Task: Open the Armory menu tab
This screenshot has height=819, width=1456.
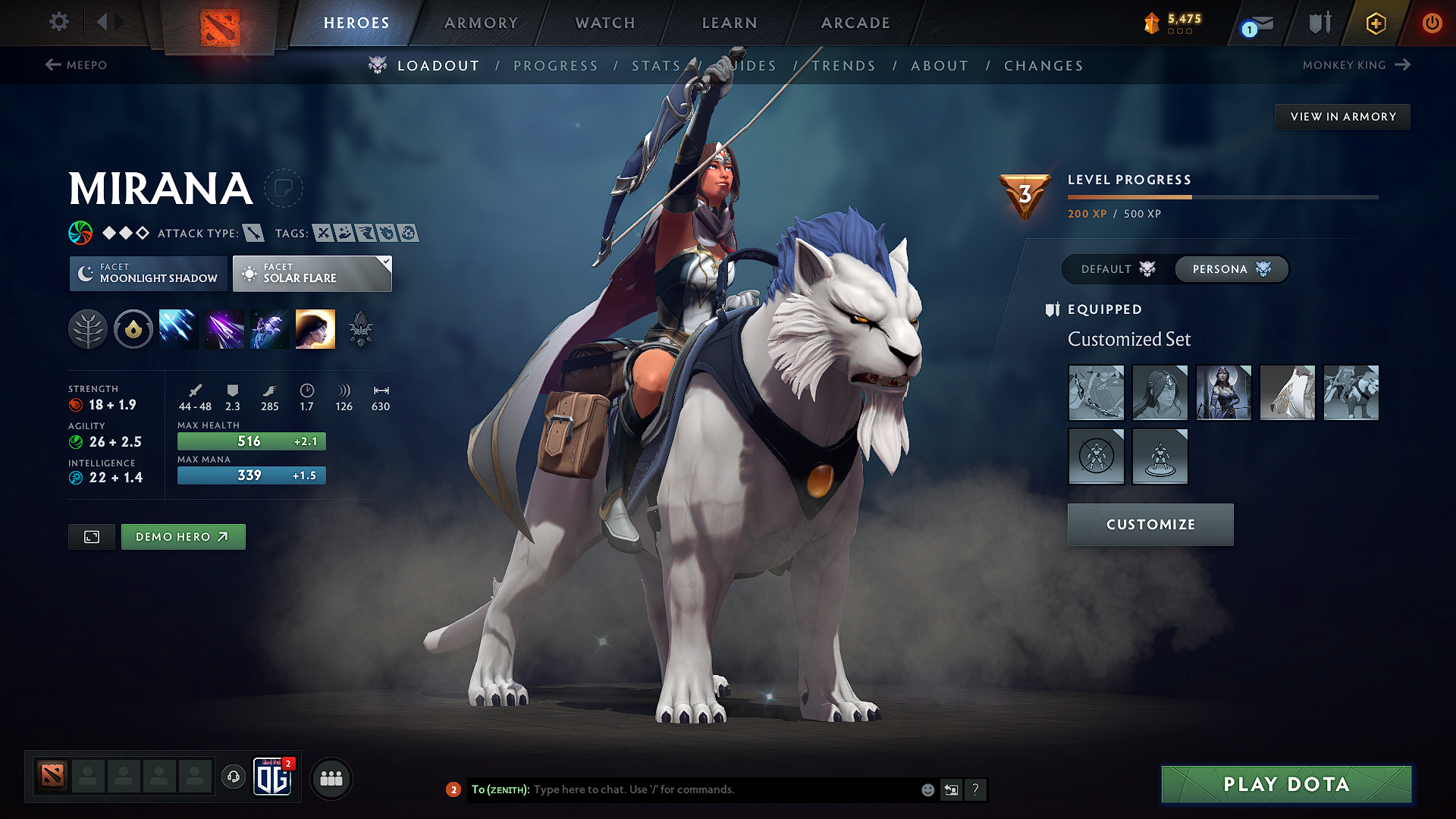Action: [481, 23]
